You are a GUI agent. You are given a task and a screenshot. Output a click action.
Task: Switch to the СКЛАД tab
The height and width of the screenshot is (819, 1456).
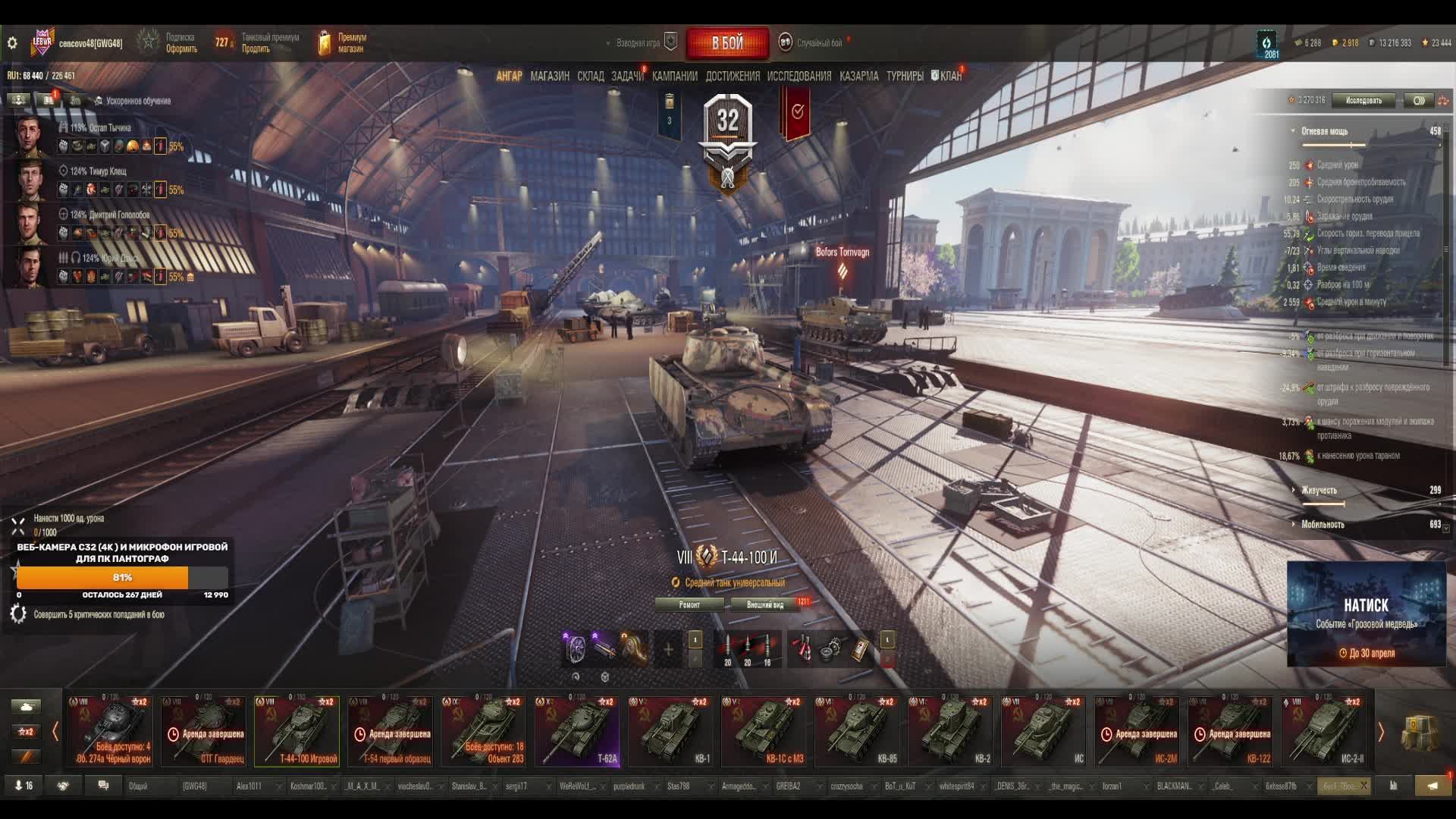click(x=590, y=76)
